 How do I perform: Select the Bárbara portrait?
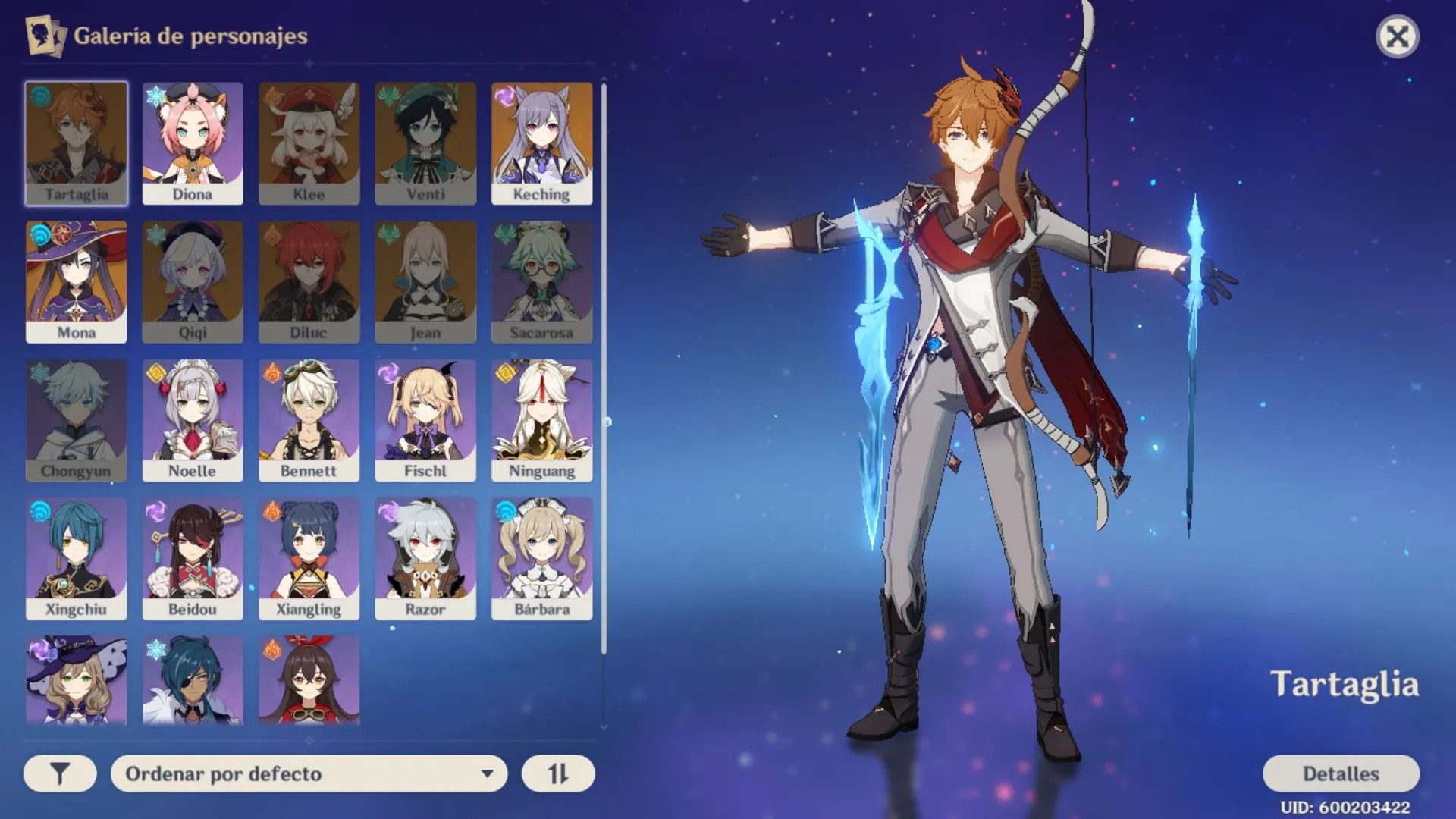[541, 558]
